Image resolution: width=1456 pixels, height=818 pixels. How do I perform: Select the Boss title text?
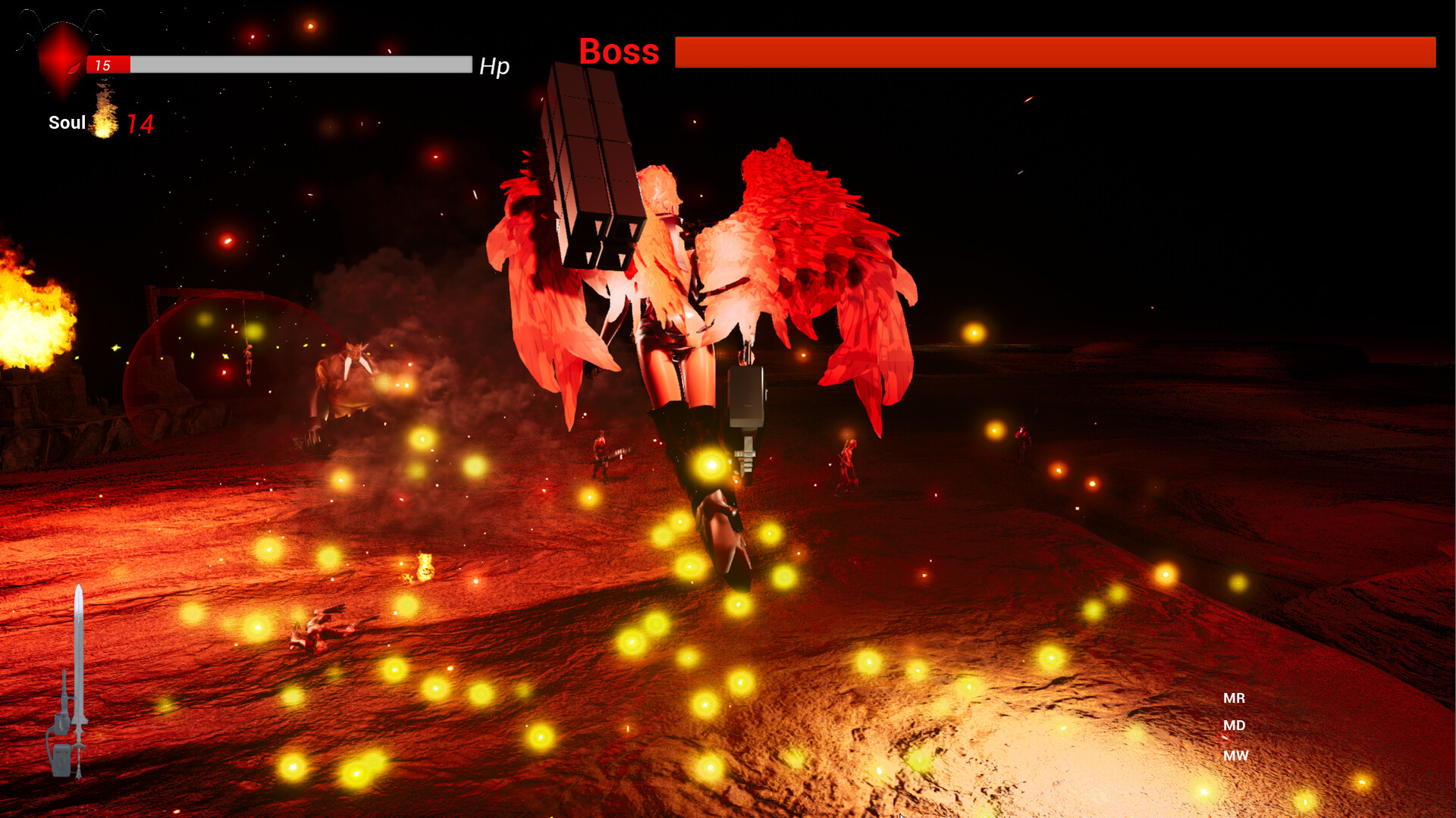pos(620,51)
